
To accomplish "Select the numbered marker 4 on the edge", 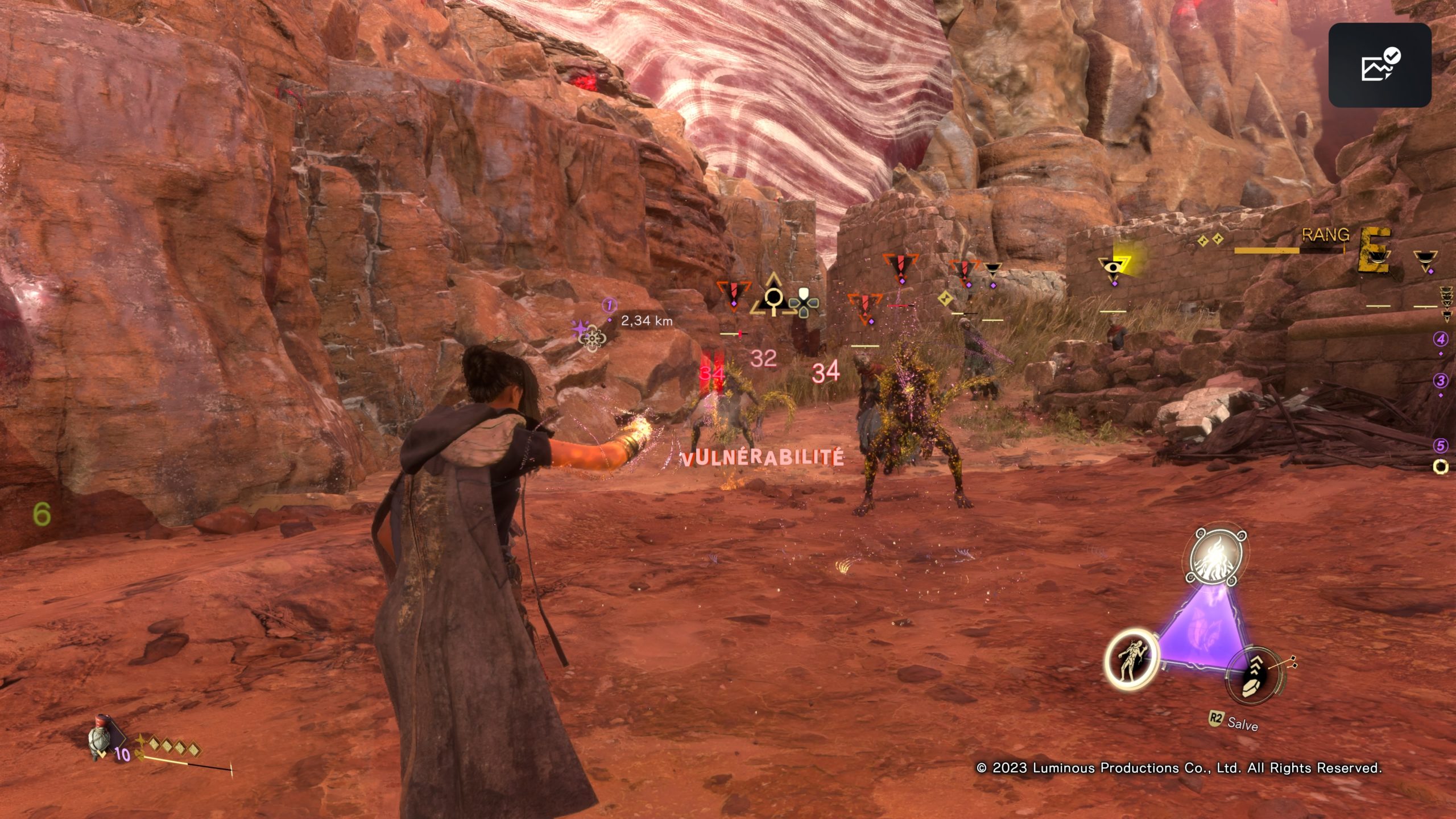I will coord(1441,340).
